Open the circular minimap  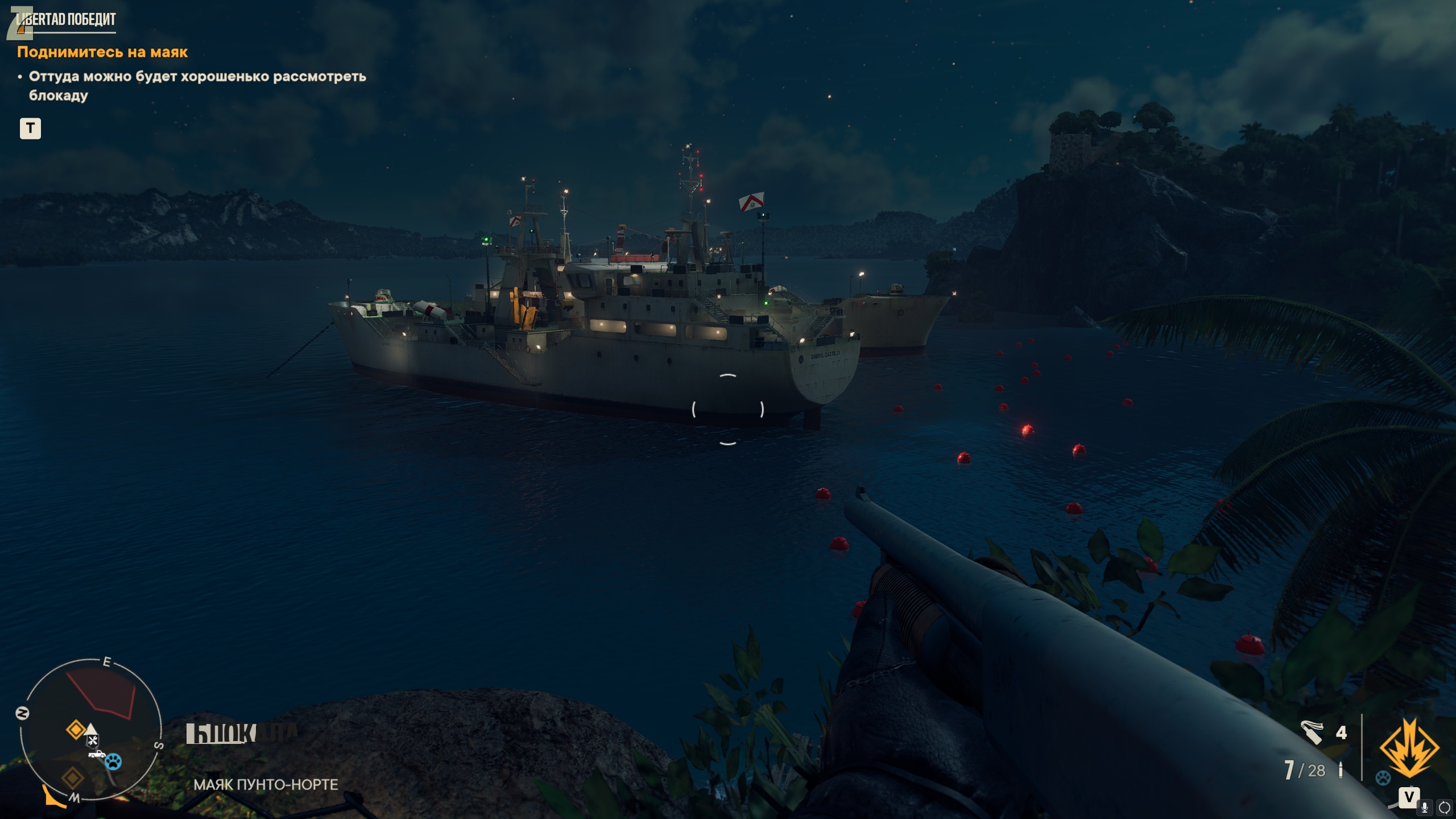pos(91,731)
